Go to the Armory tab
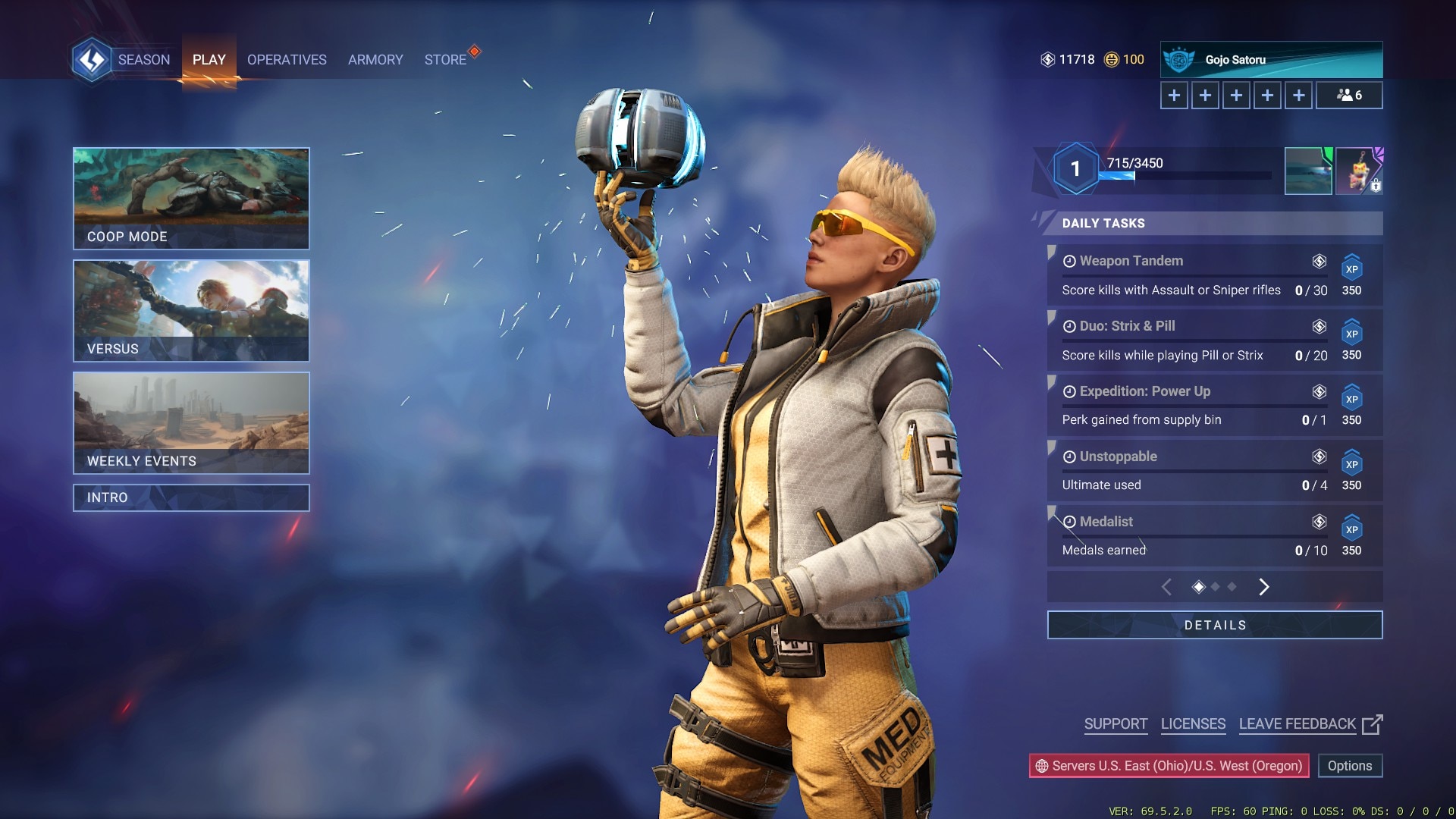The width and height of the screenshot is (1456, 819). [375, 60]
